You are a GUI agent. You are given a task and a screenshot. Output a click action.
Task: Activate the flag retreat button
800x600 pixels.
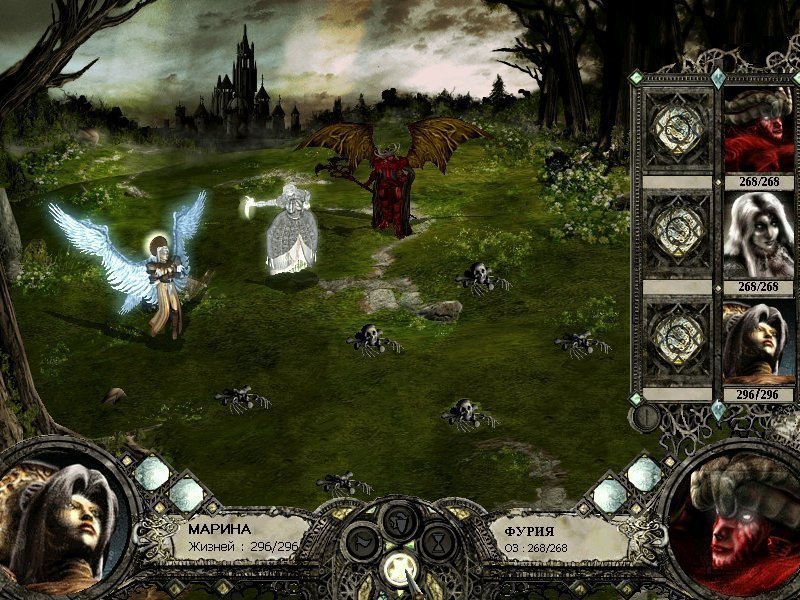point(363,543)
